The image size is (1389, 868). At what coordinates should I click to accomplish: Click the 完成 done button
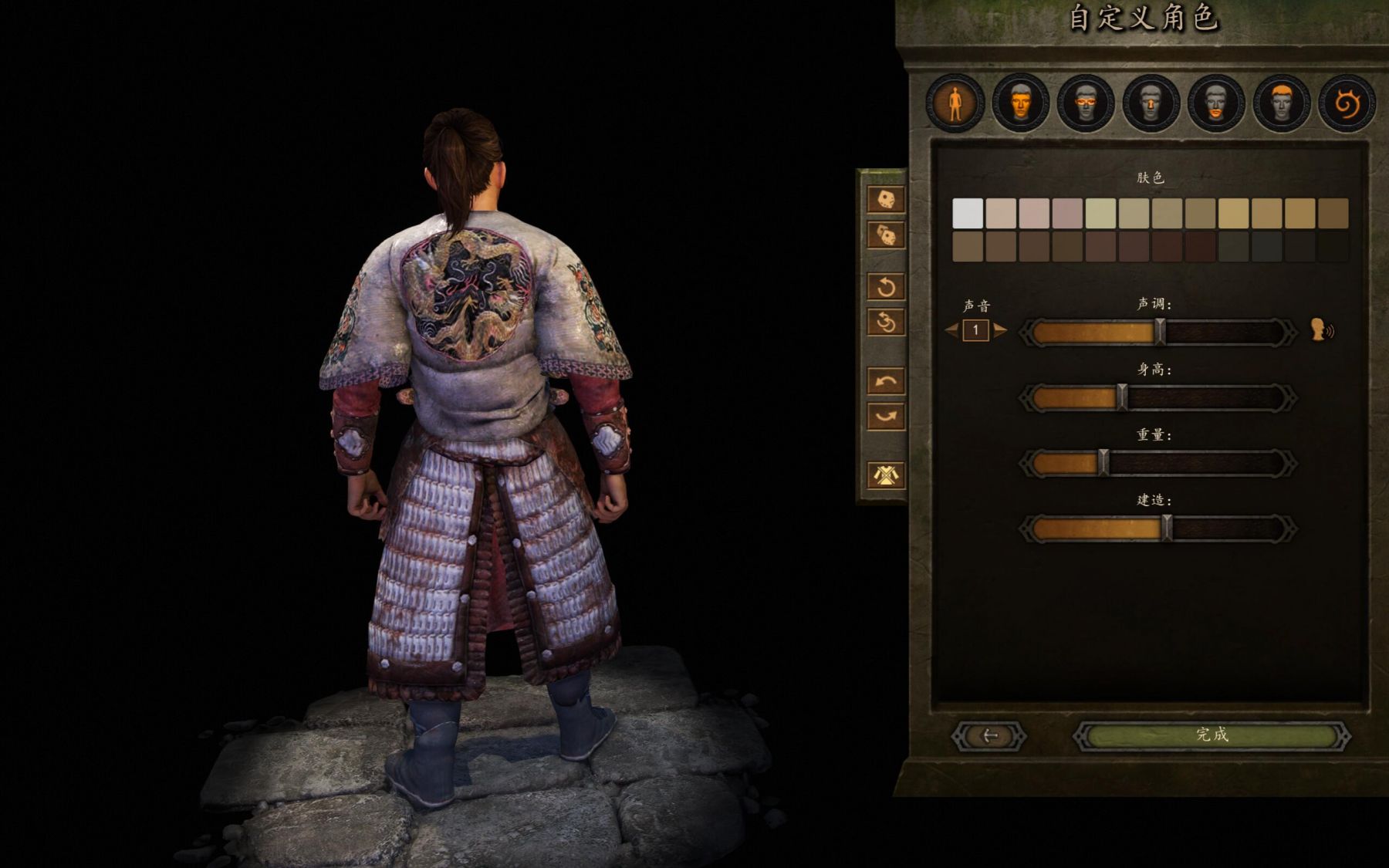coord(1212,735)
